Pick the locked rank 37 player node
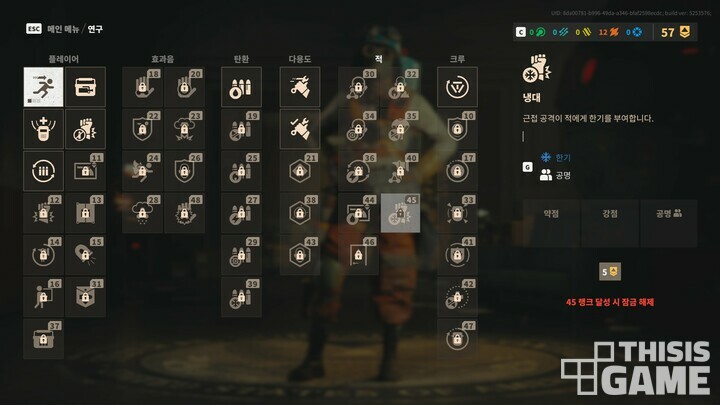The width and height of the screenshot is (720, 405). 43,339
